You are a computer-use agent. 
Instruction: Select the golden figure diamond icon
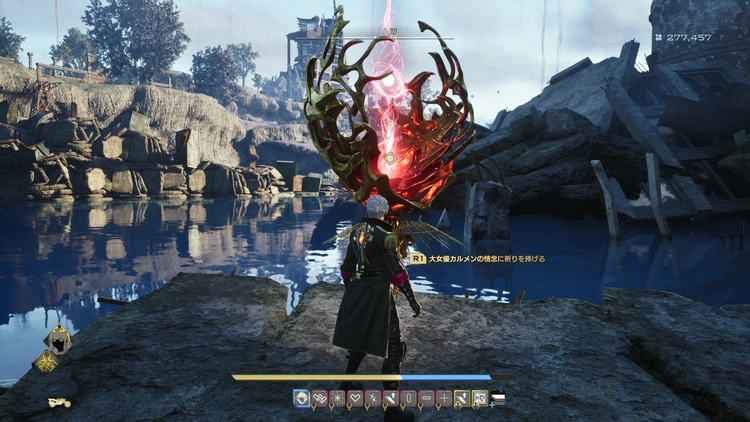click(46, 362)
